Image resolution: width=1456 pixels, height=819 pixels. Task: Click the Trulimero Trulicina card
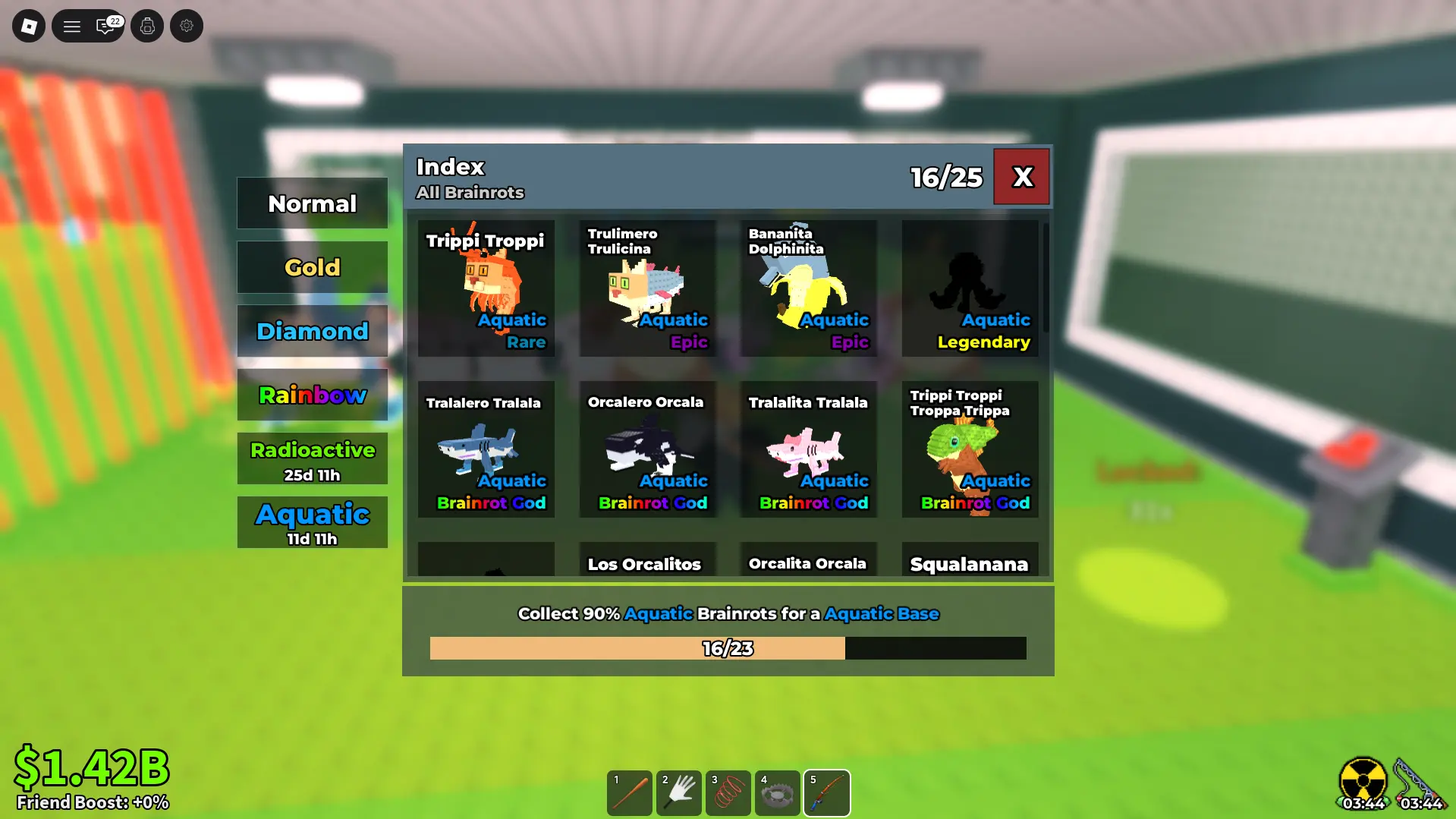647,288
